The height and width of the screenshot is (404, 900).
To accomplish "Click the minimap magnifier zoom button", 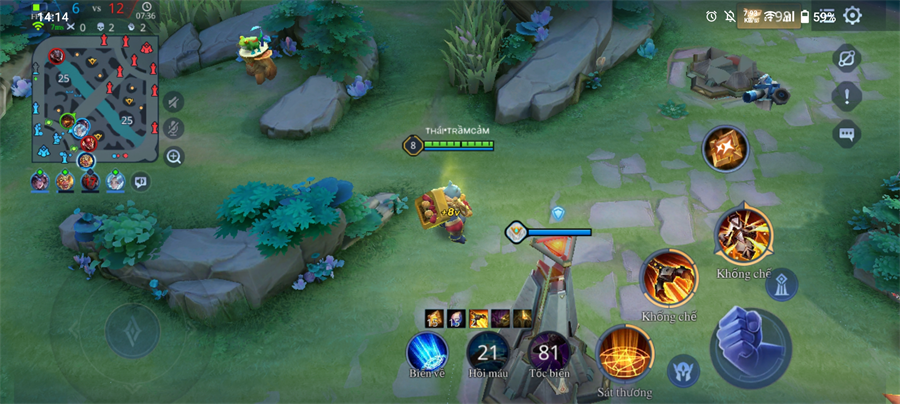I will pyautogui.click(x=174, y=156).
